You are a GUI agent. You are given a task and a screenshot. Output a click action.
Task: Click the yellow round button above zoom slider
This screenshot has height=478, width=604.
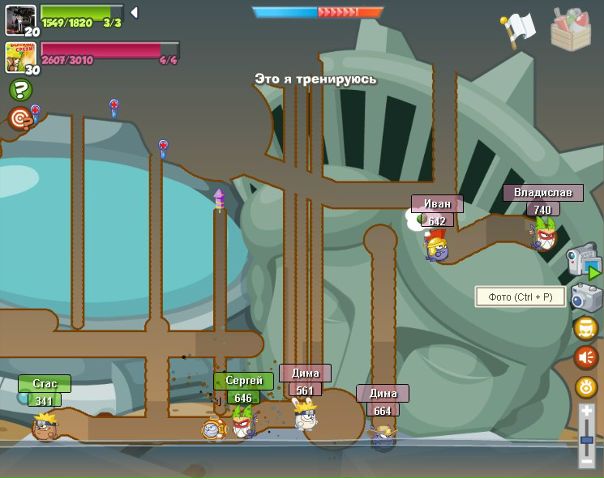pyautogui.click(x=586, y=387)
